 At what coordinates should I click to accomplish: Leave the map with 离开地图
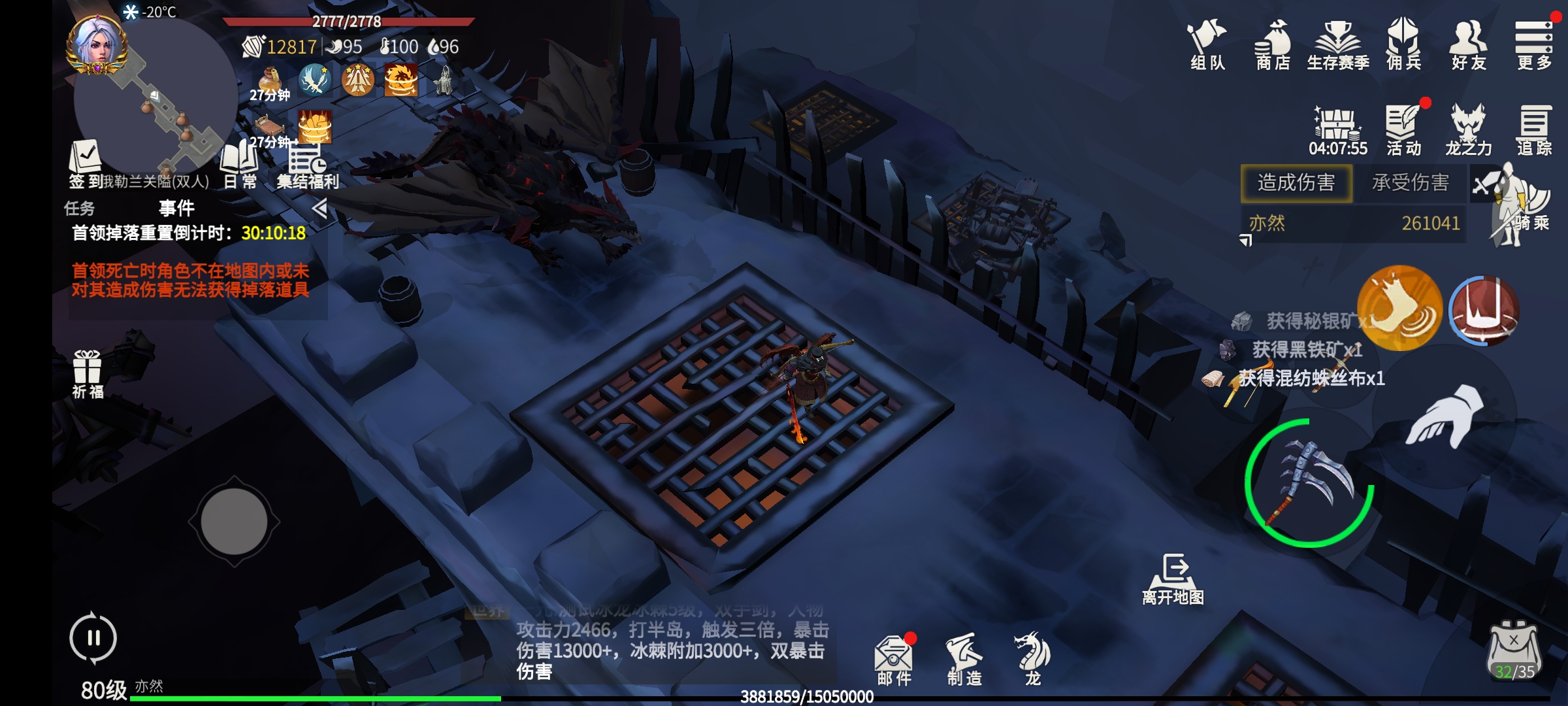click(1173, 579)
